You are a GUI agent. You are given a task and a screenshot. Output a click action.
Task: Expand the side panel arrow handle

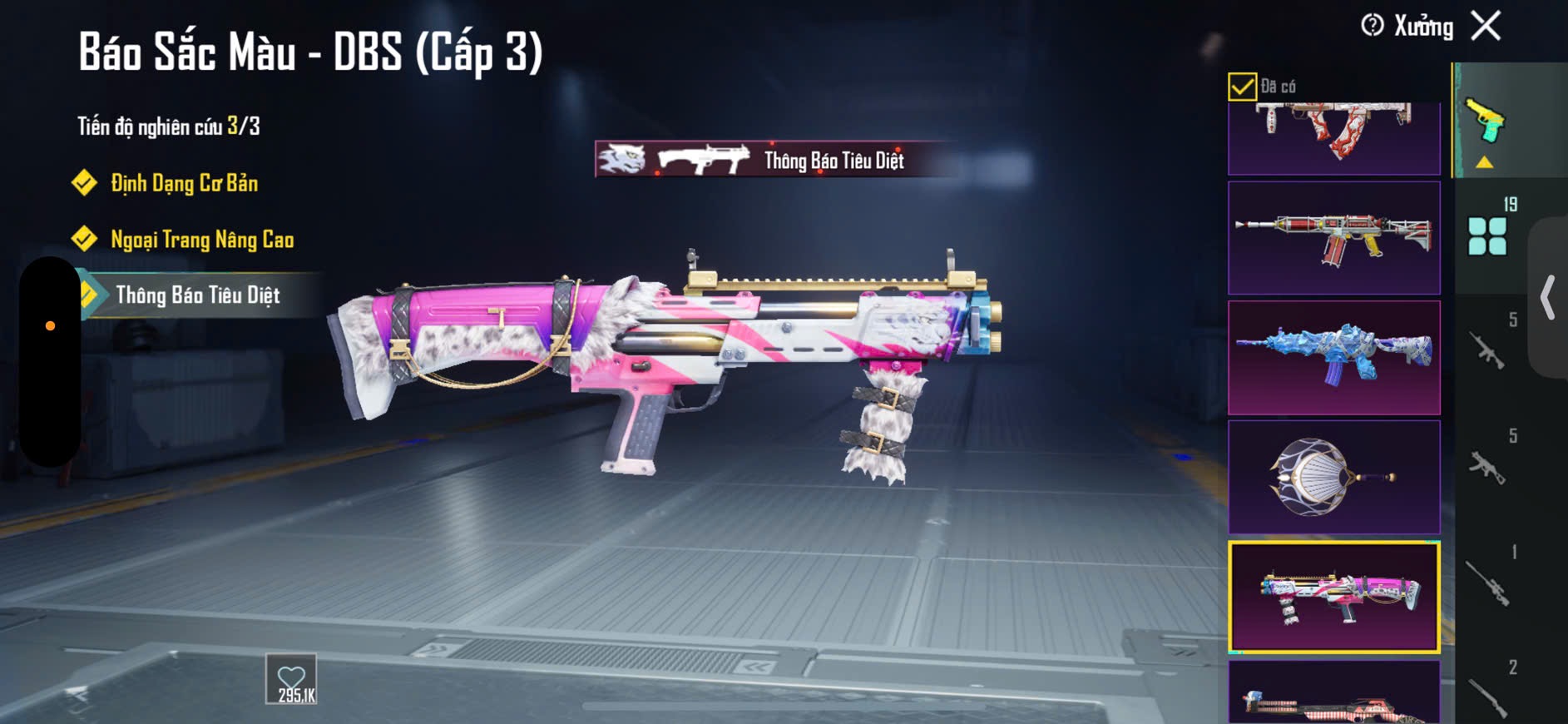point(1548,298)
